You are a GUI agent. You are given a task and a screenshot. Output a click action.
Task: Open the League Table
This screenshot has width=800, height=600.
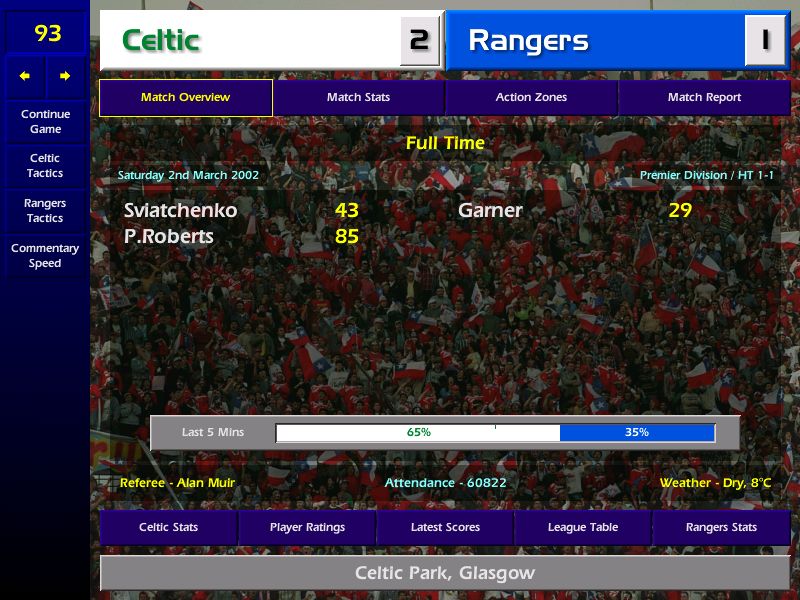(x=583, y=527)
